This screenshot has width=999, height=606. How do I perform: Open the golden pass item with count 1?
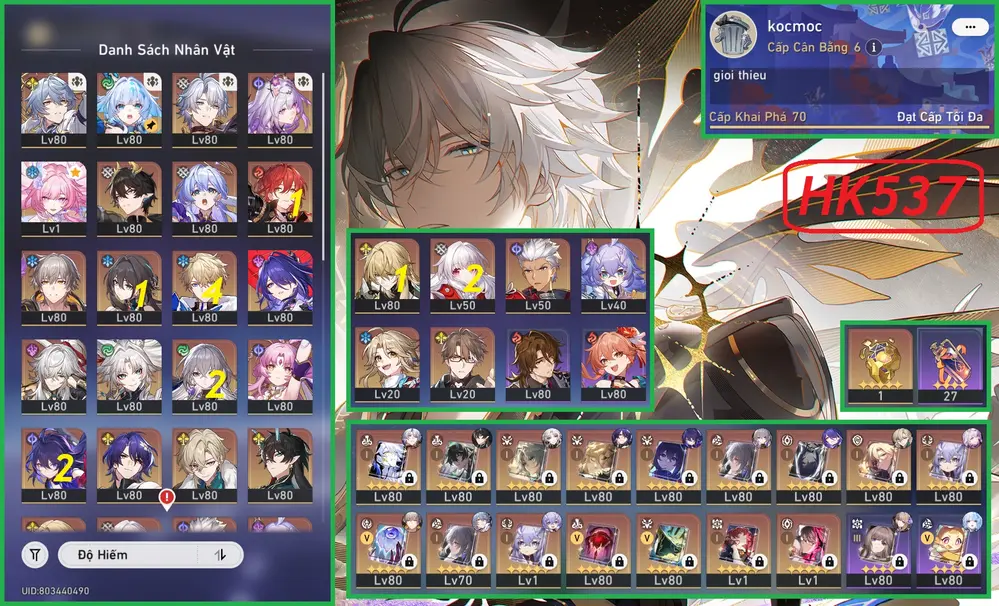point(879,365)
